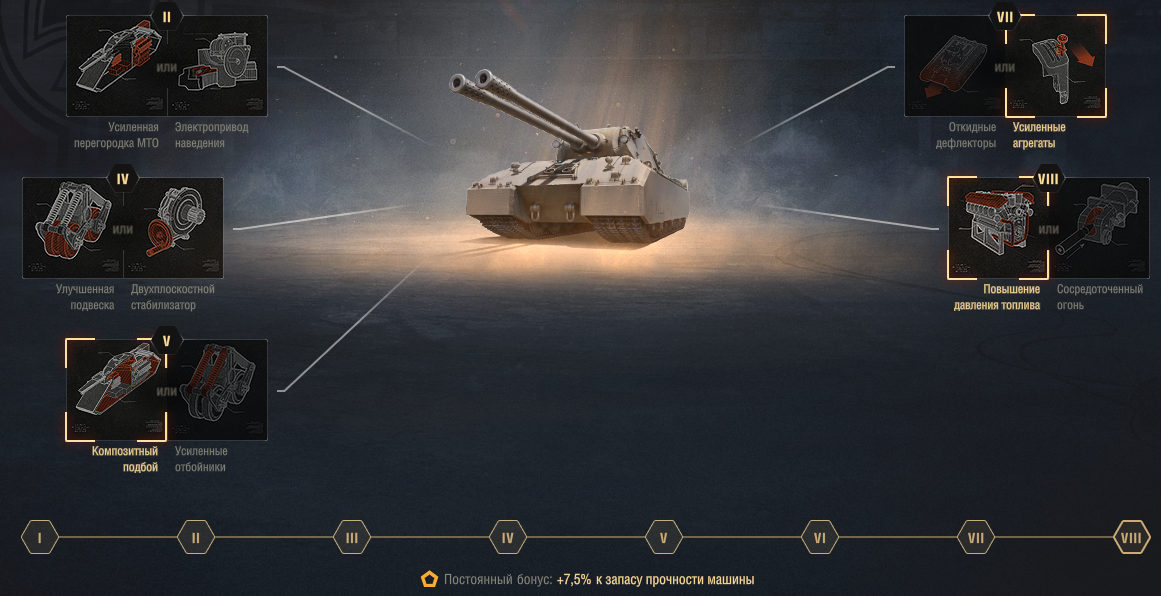Jump to level II hexagon on the track
This screenshot has height=596, width=1161.
tap(196, 538)
